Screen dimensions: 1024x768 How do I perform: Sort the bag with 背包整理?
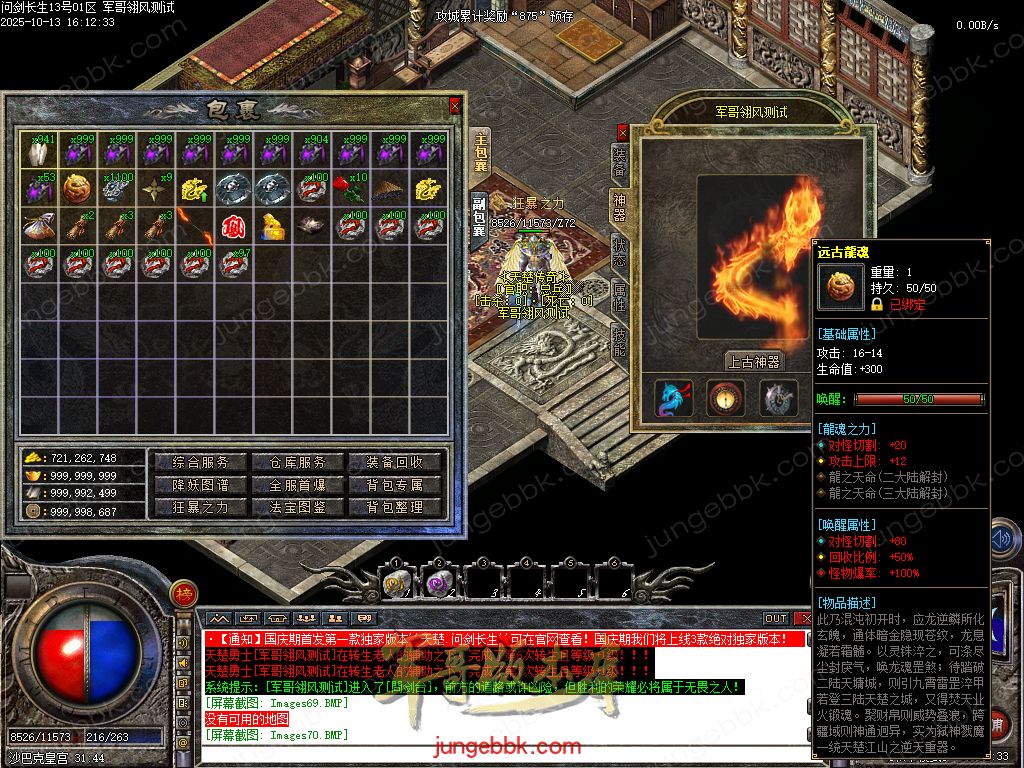click(394, 507)
